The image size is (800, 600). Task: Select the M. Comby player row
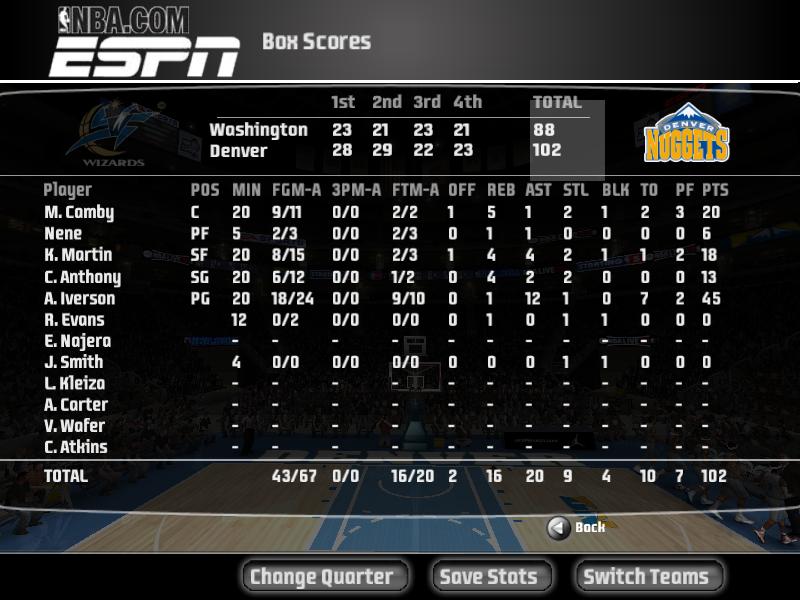click(79, 213)
